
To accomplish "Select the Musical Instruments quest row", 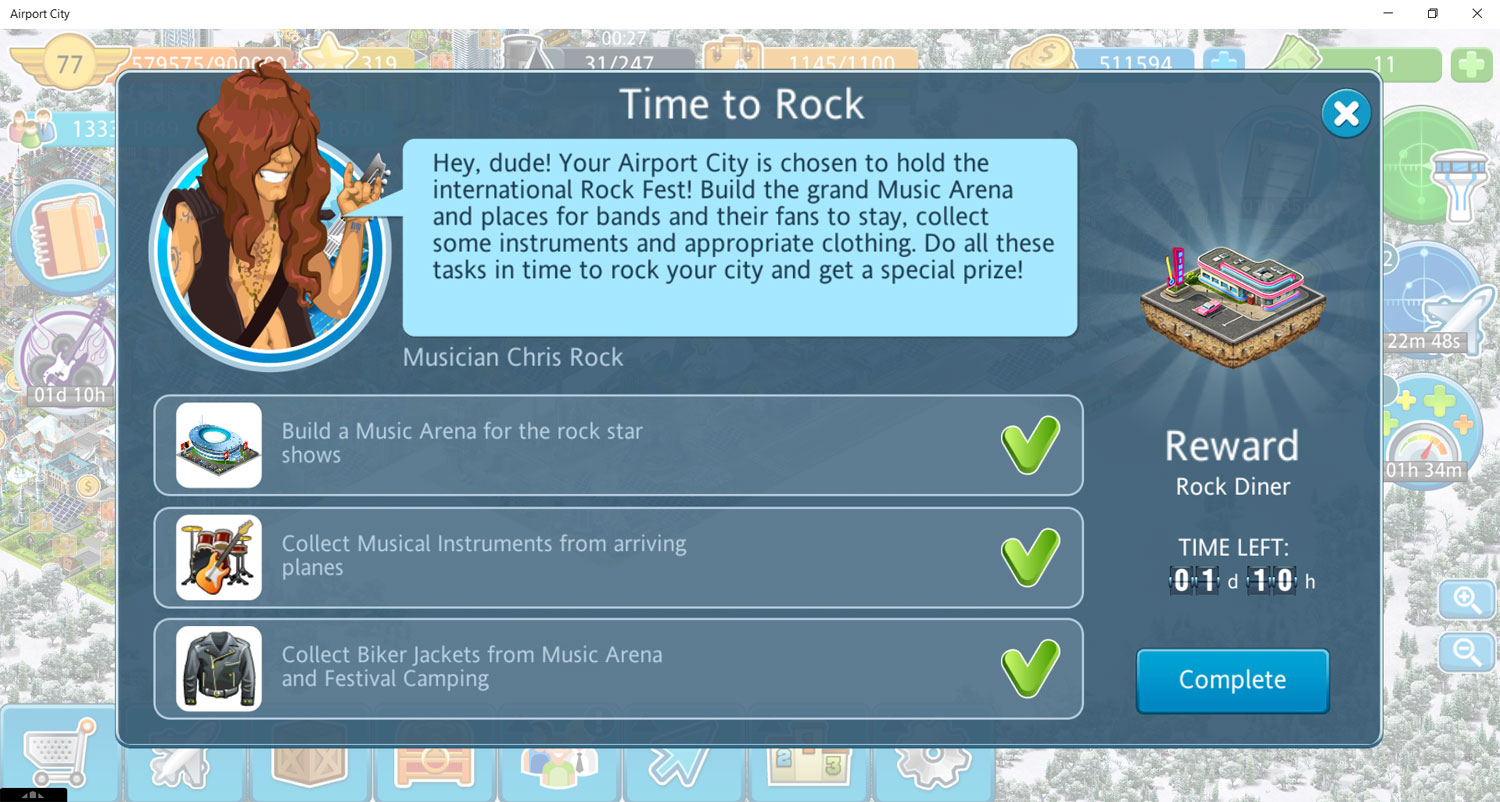I will click(x=618, y=557).
